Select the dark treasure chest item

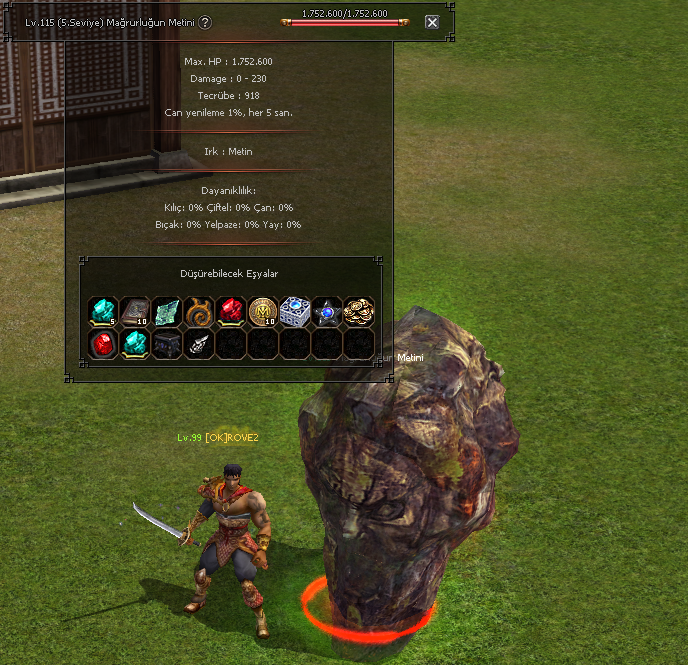[x=167, y=343]
